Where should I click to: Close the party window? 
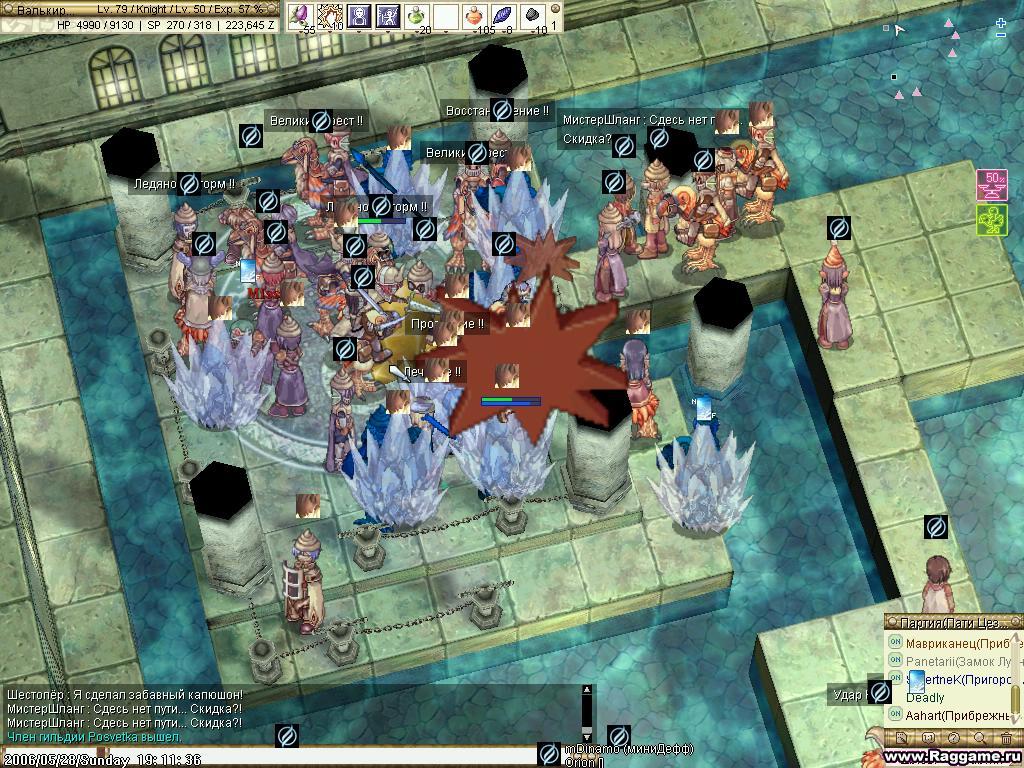1015,622
